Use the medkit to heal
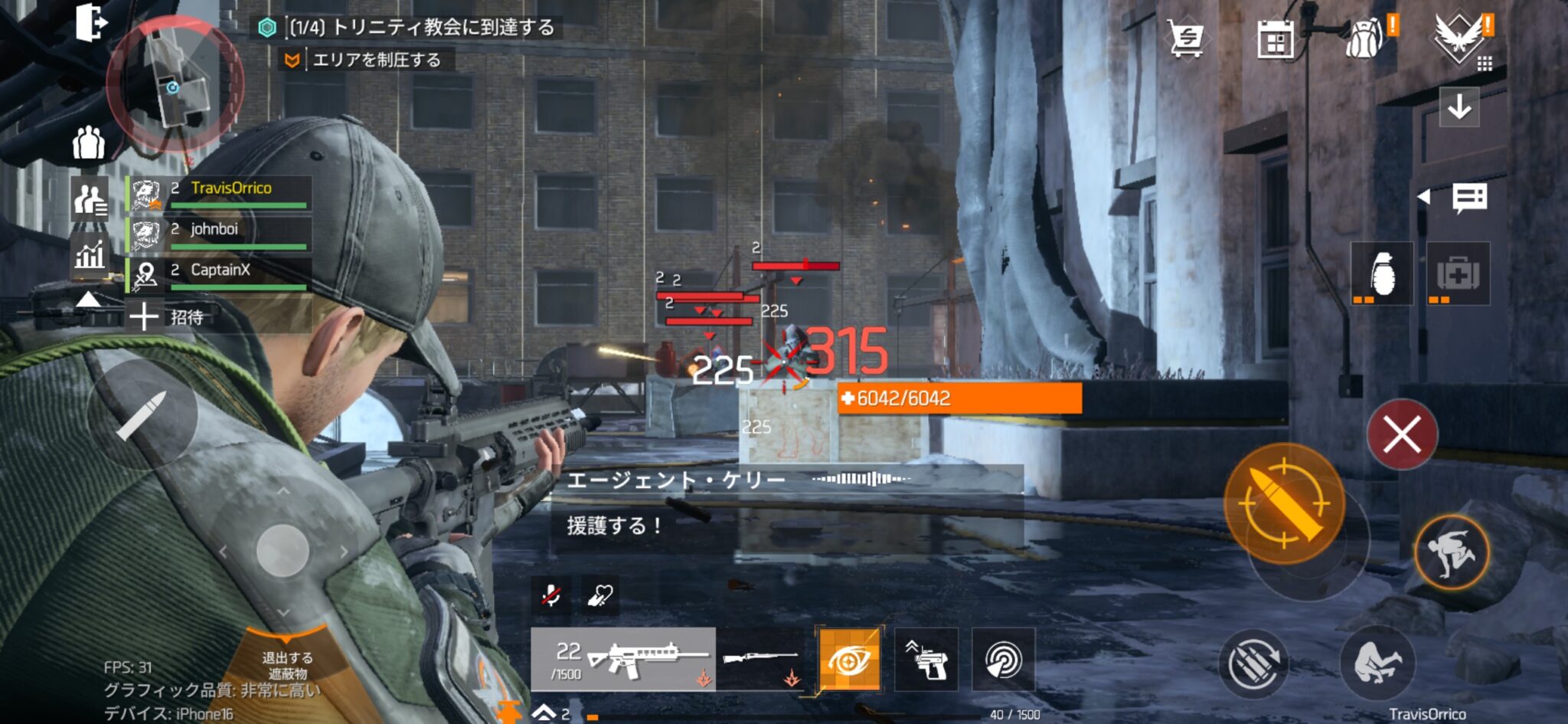This screenshot has height=724, width=1568. [1458, 274]
